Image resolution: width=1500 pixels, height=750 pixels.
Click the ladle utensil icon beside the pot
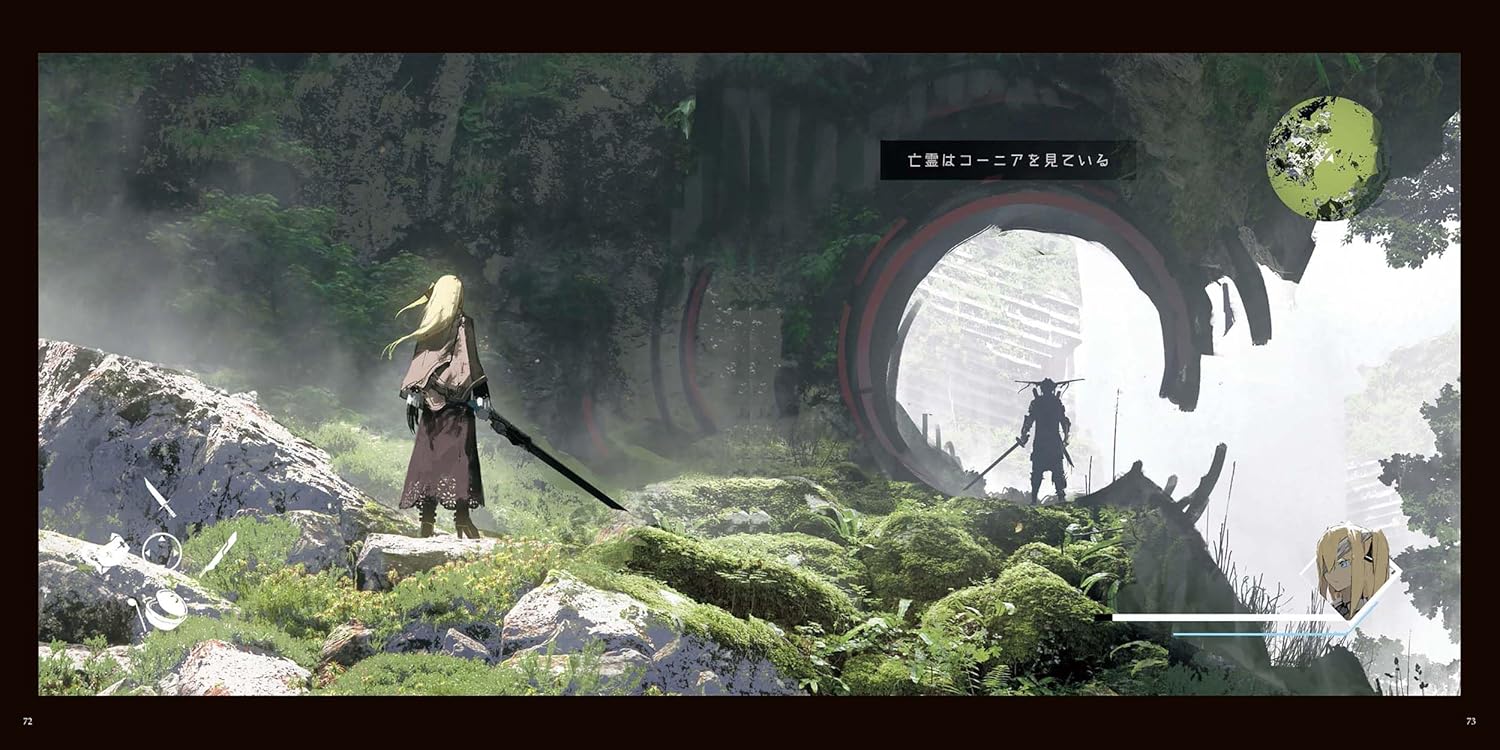tap(134, 610)
